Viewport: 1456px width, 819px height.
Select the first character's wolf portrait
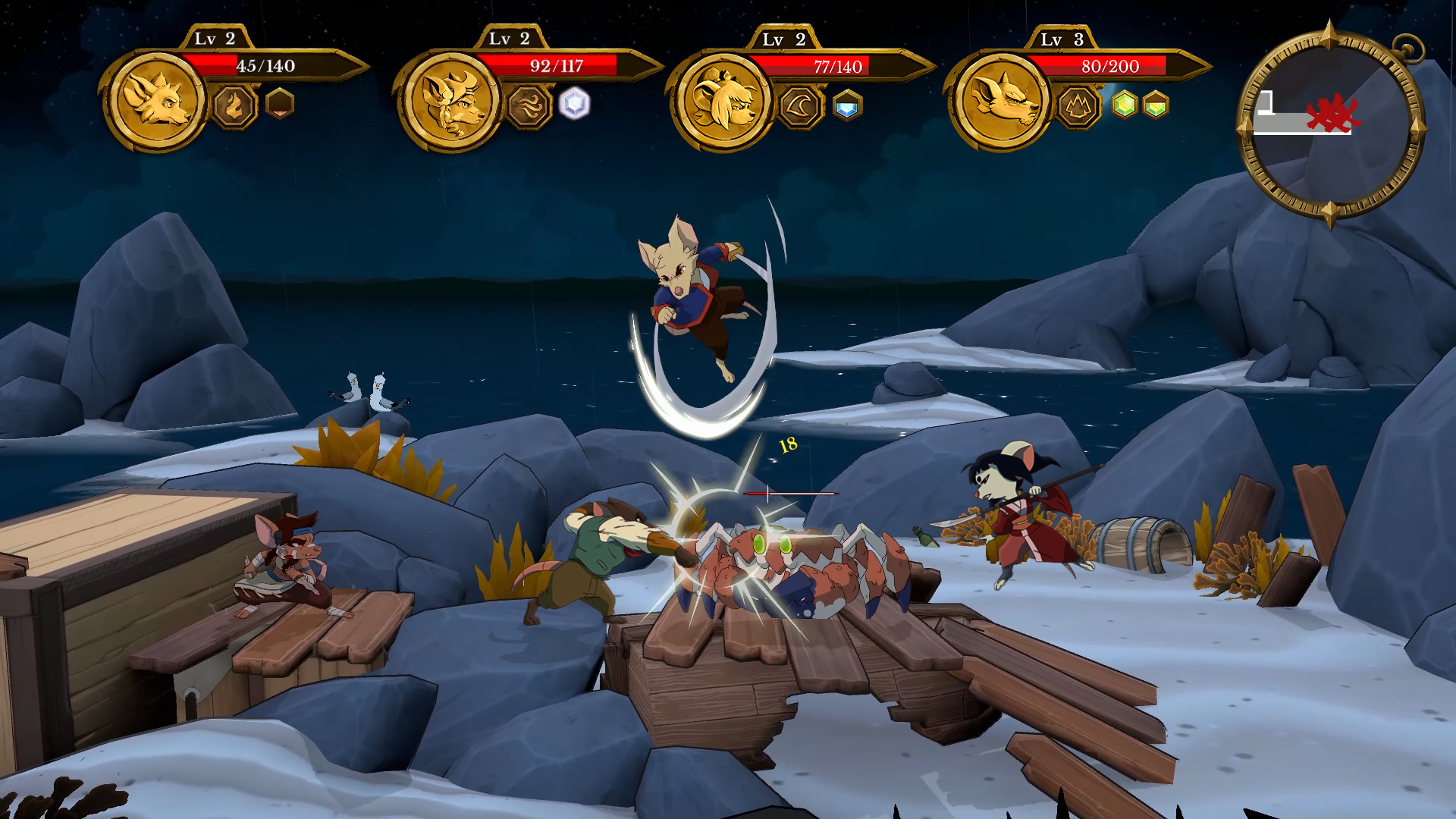pos(156,105)
